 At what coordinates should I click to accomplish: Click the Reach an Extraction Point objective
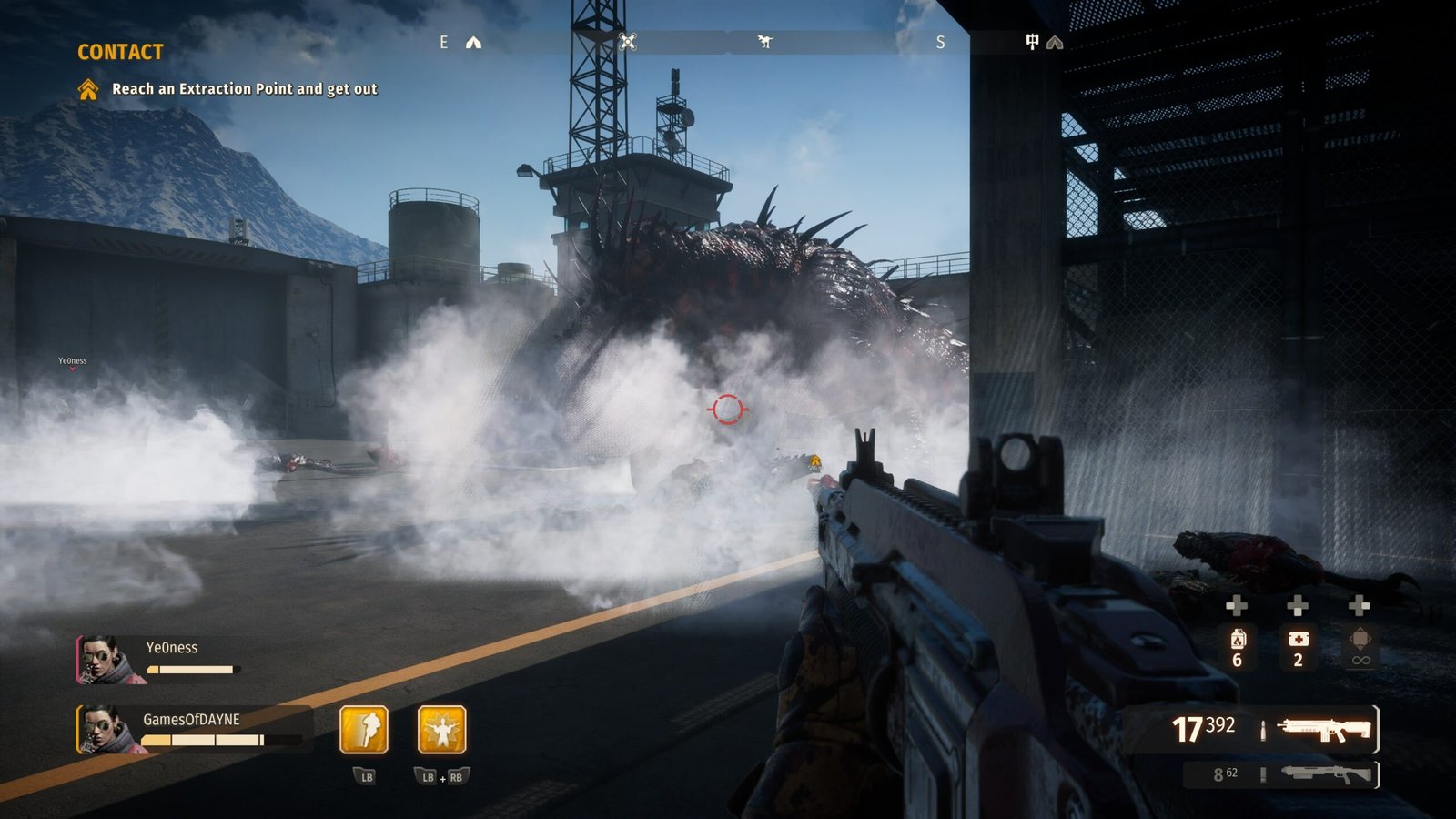point(244,89)
